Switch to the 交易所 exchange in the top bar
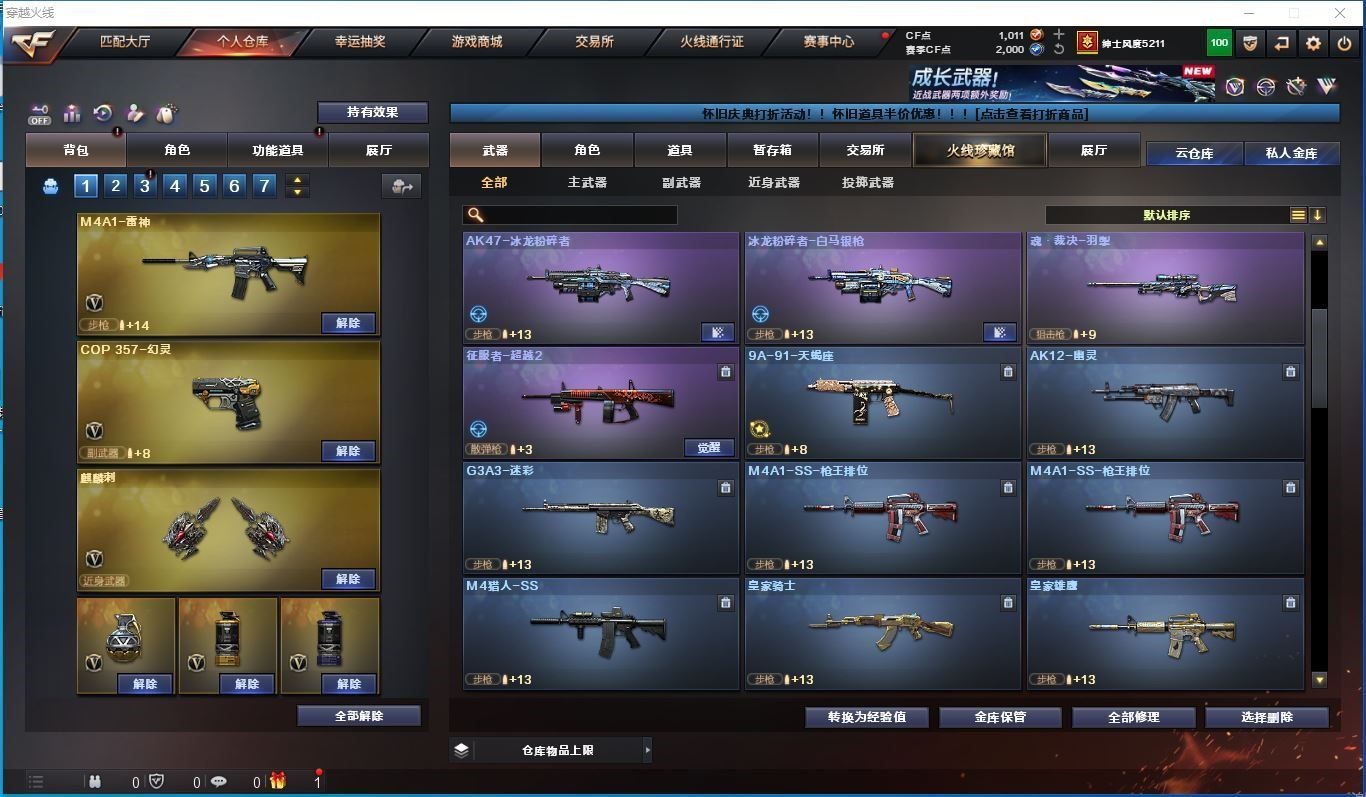Image resolution: width=1366 pixels, height=797 pixels. (x=594, y=42)
